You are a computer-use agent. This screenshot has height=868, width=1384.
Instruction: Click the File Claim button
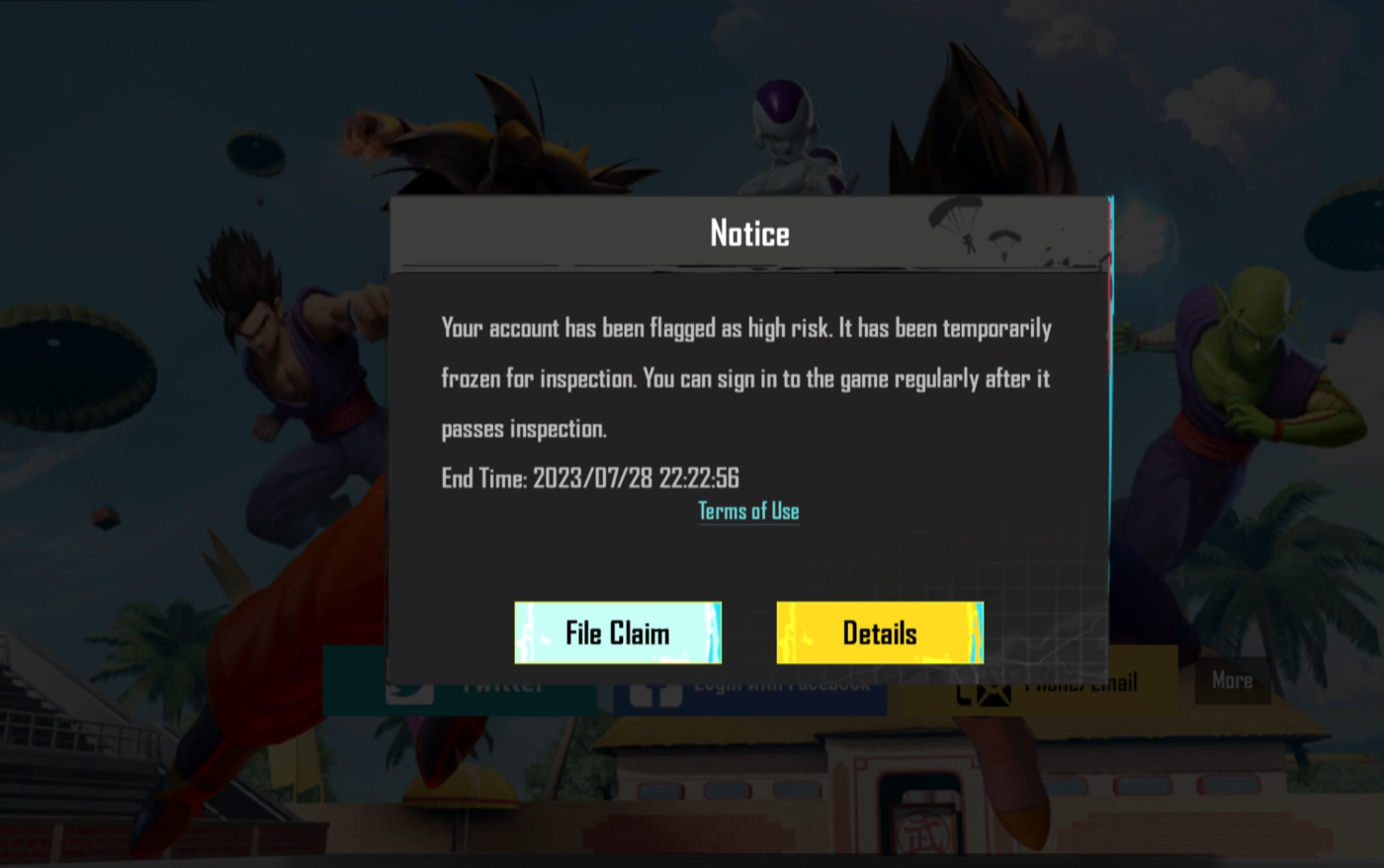click(617, 633)
